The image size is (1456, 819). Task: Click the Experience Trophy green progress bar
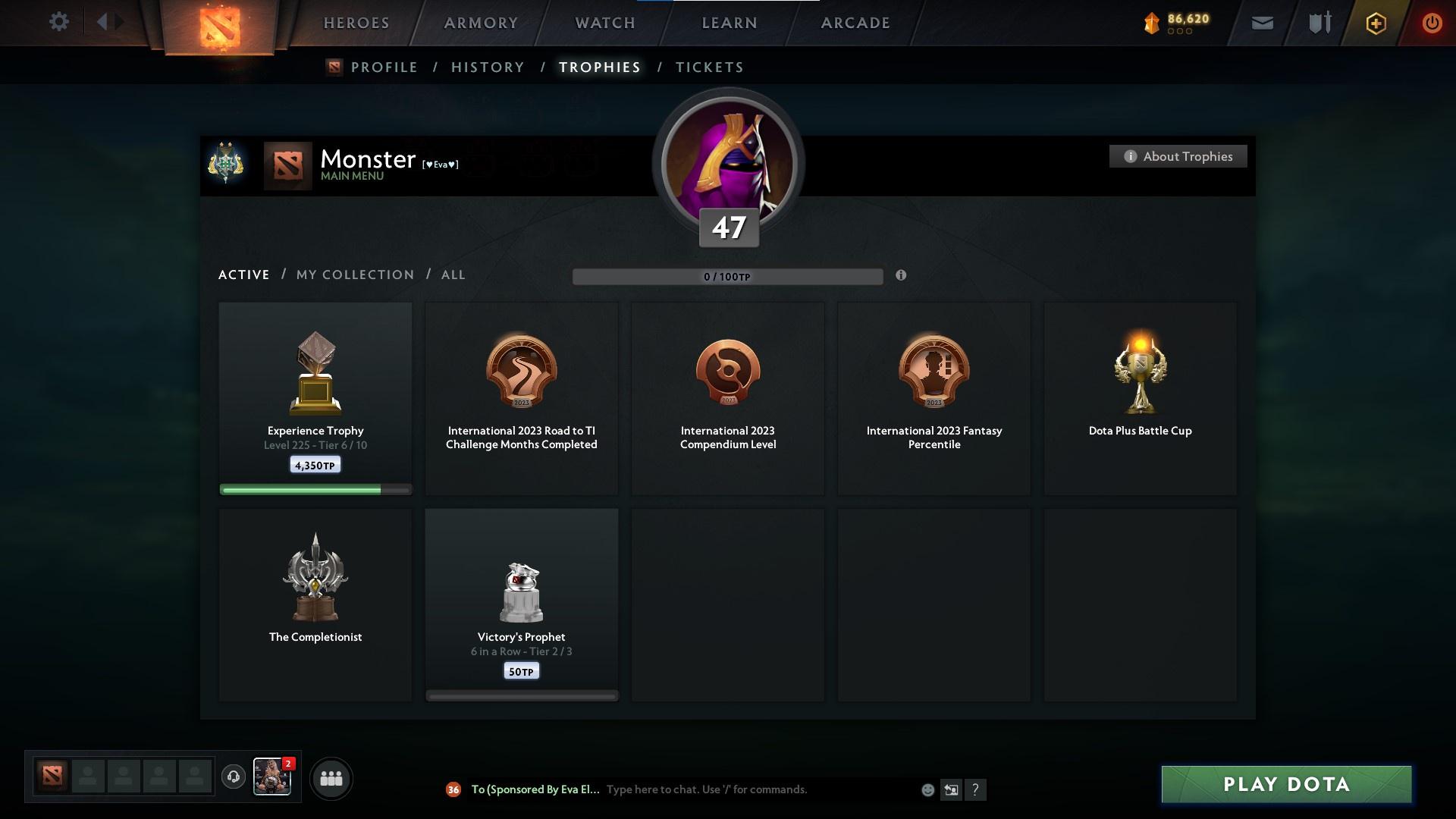[x=315, y=489]
